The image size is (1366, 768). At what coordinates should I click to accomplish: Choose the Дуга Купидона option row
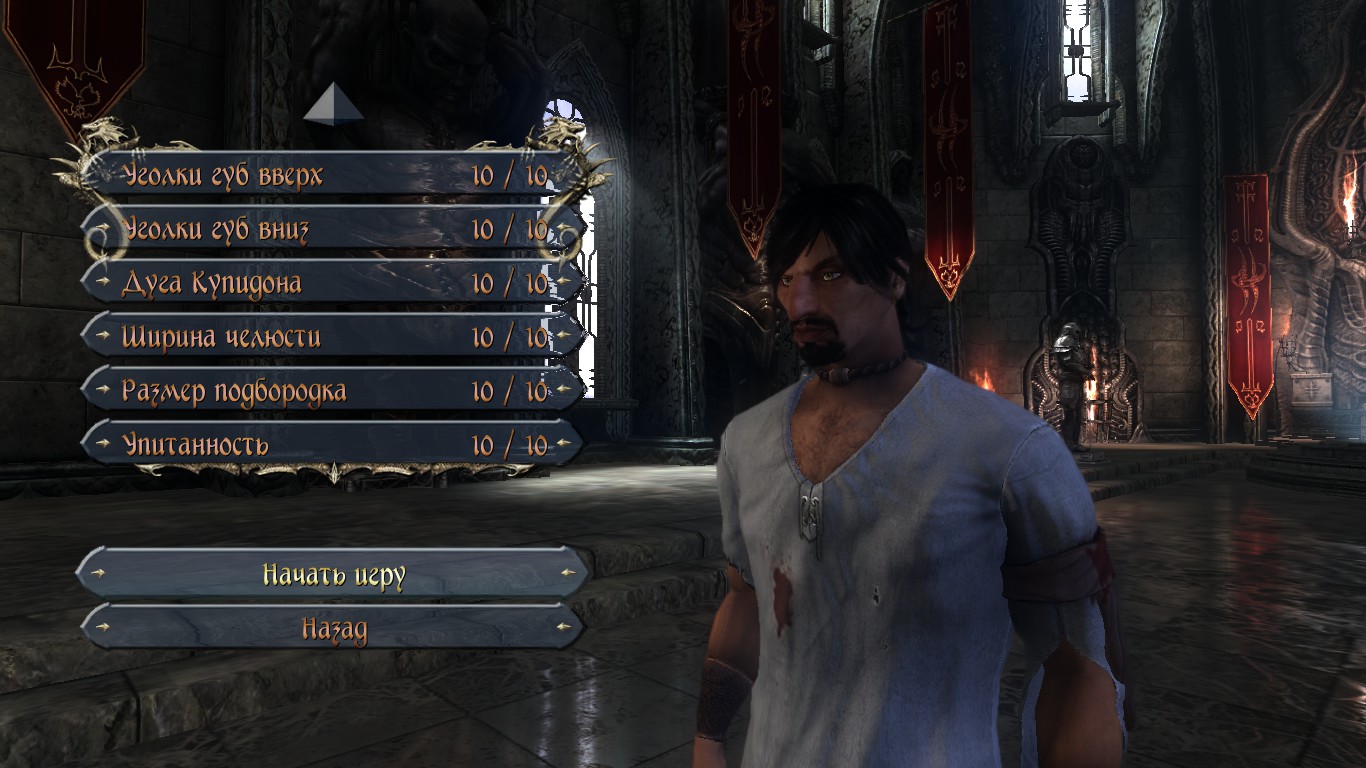point(330,283)
